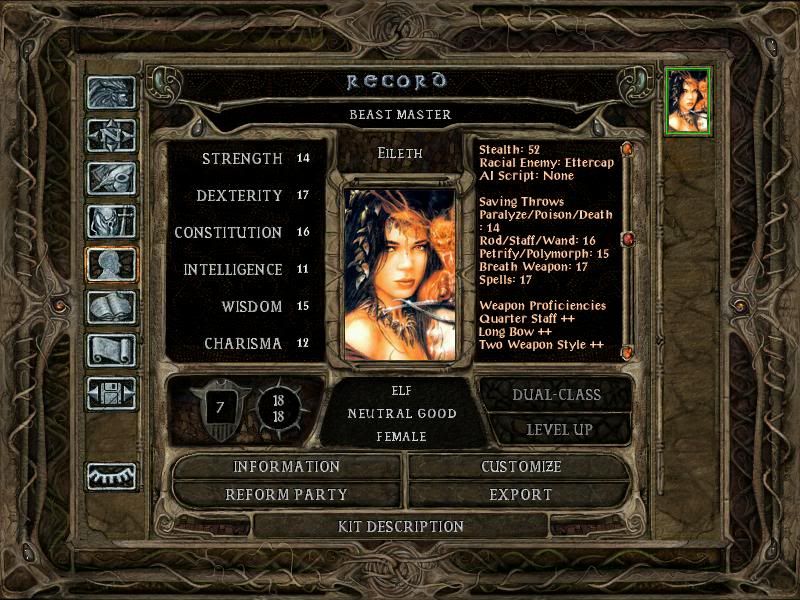Open the inventory from the armored figure icon

[111, 221]
